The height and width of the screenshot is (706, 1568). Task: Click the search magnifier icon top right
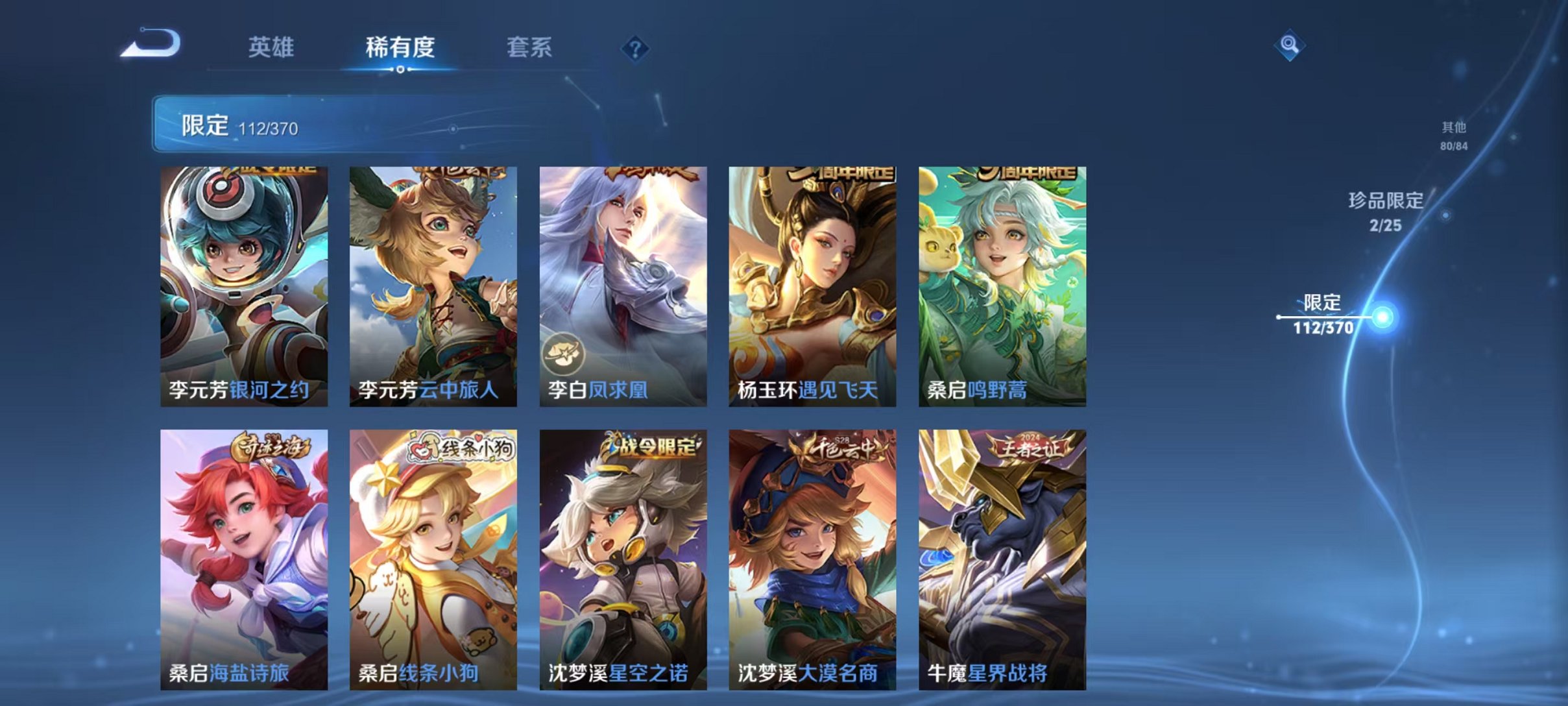pyautogui.click(x=1288, y=47)
